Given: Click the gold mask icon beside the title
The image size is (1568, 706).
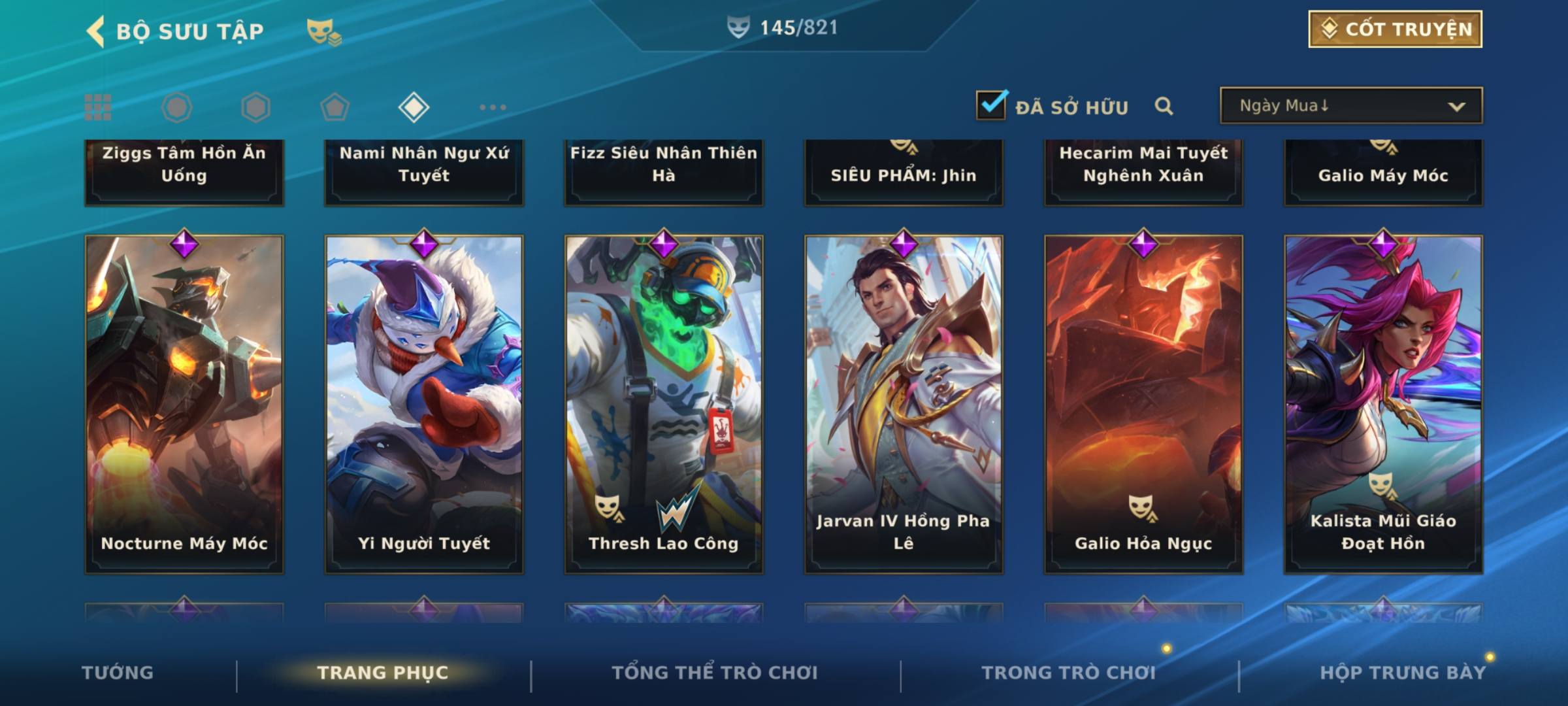Looking at the screenshot, I should [323, 31].
